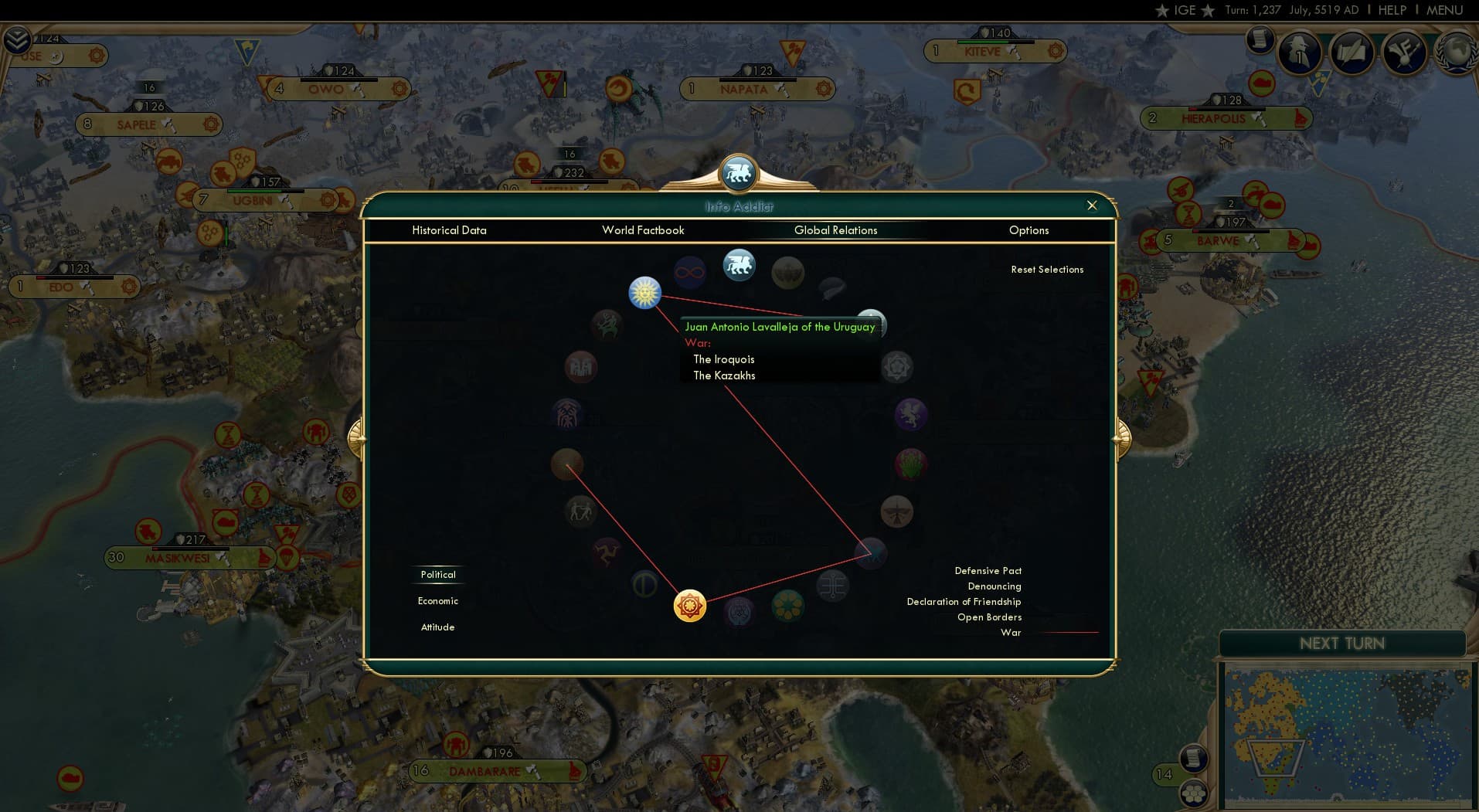Switch to the World Factbook tab

click(x=644, y=230)
